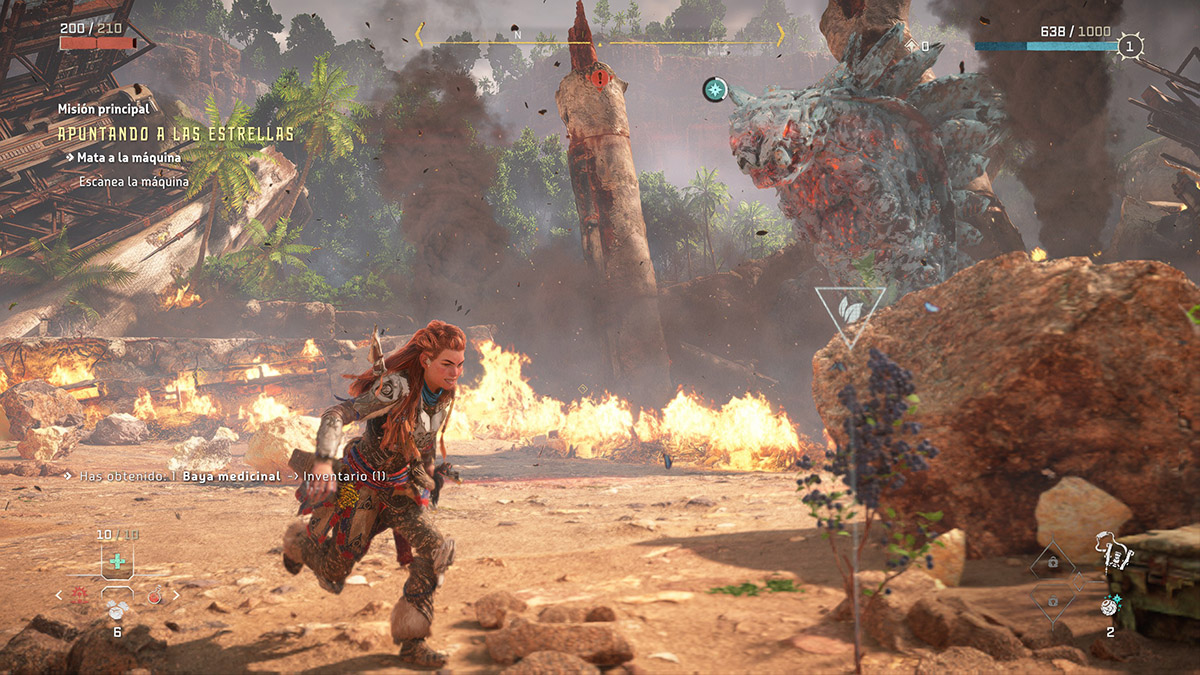Cycle tools with the right arrow
The width and height of the screenshot is (1200, 675).
[x=177, y=596]
